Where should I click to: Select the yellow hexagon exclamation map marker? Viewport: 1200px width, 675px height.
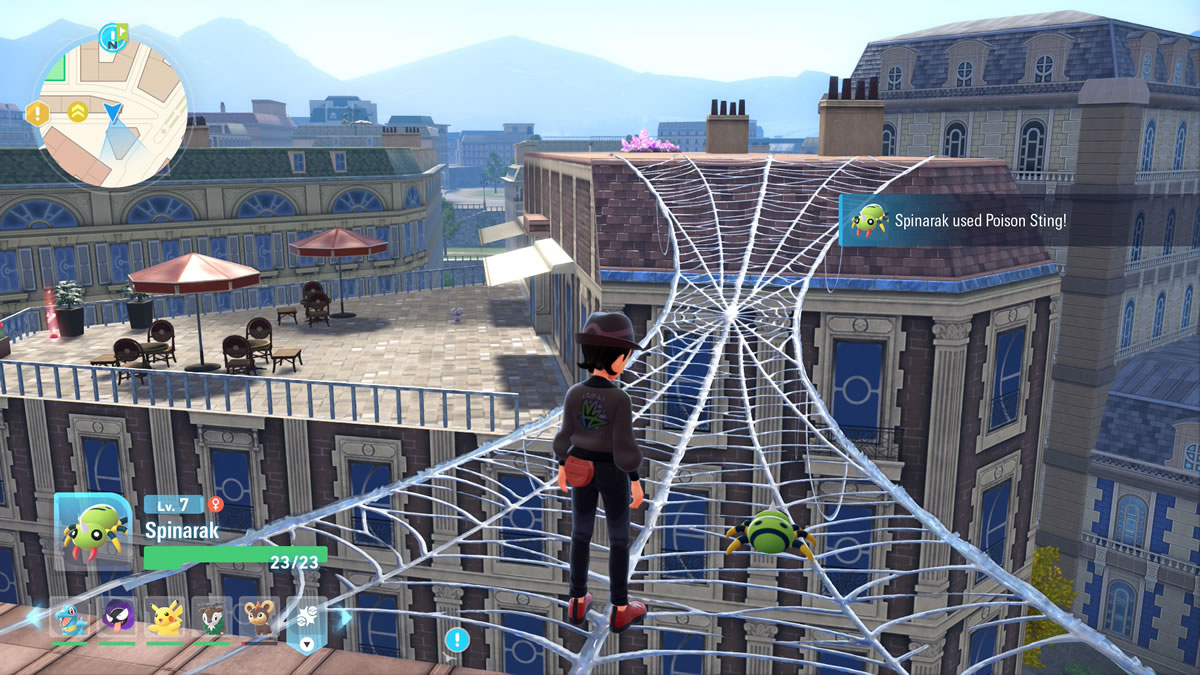(x=38, y=112)
